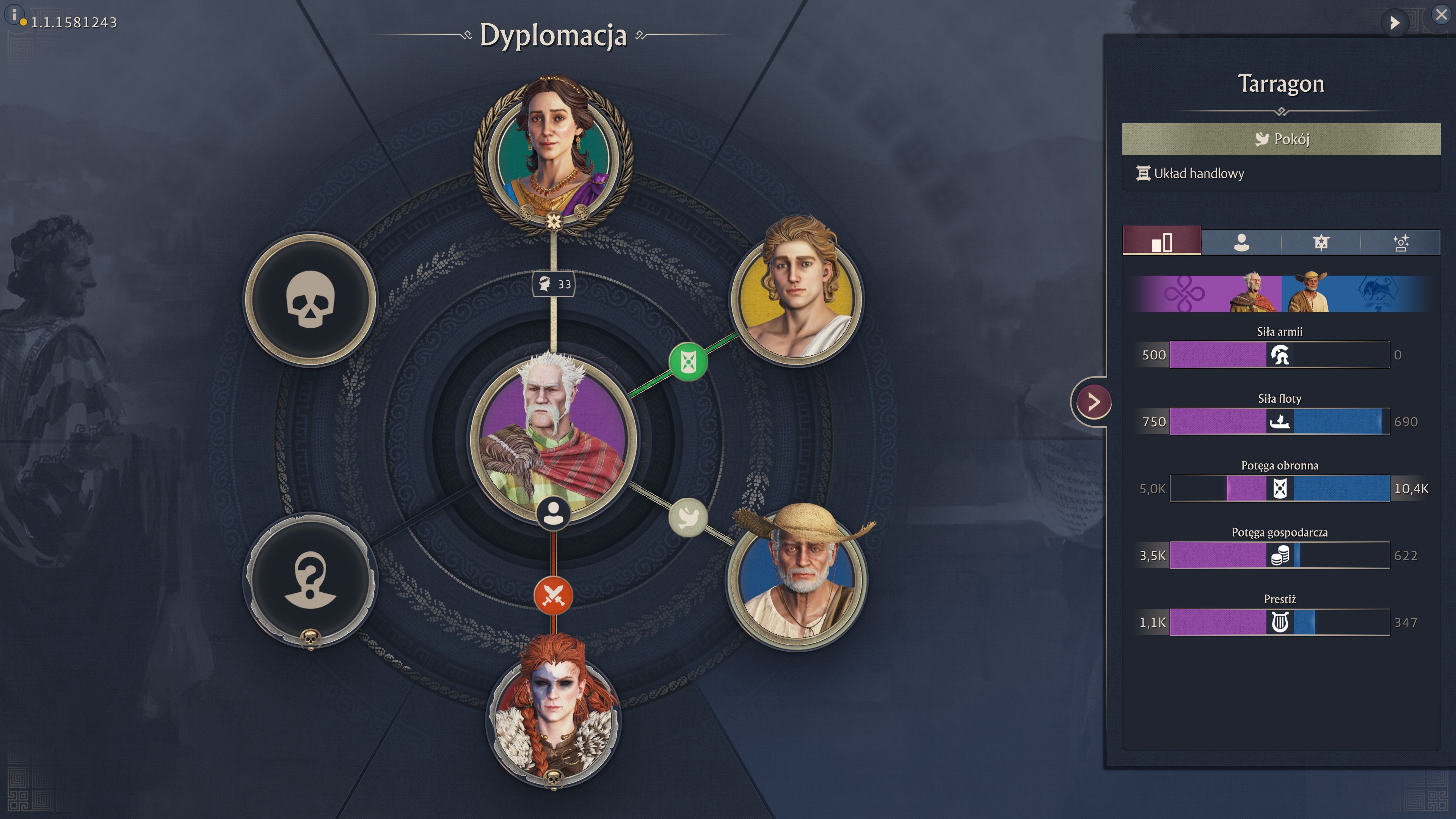1456x819 pixels.
Task: Click the green defensive pact relation icon
Action: pos(688,362)
